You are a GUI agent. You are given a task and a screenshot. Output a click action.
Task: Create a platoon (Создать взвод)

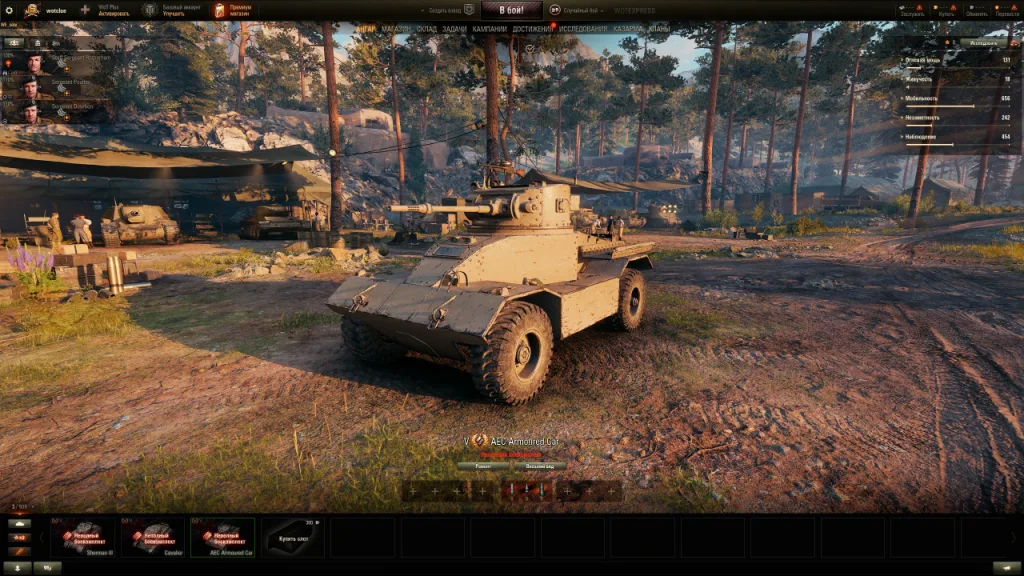(450, 10)
